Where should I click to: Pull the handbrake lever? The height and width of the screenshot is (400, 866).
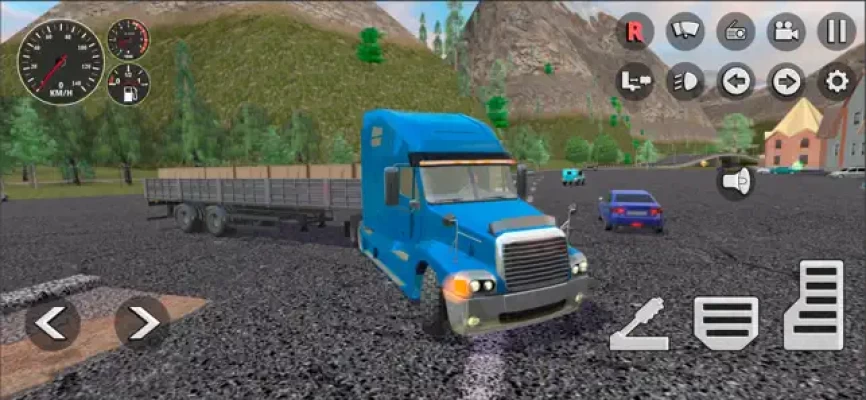click(x=639, y=325)
